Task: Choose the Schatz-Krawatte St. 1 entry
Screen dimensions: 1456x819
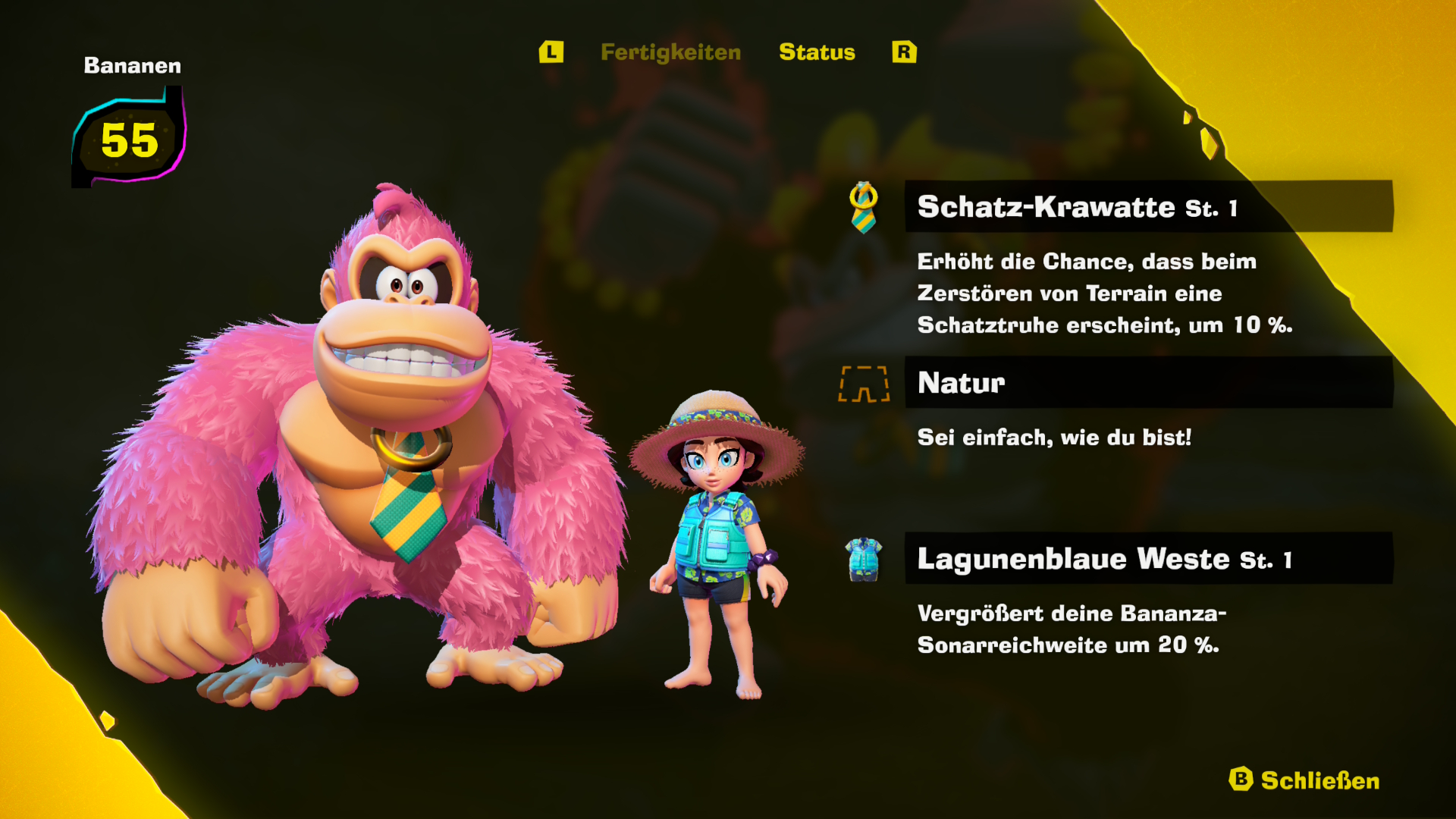Action: [x=1148, y=206]
